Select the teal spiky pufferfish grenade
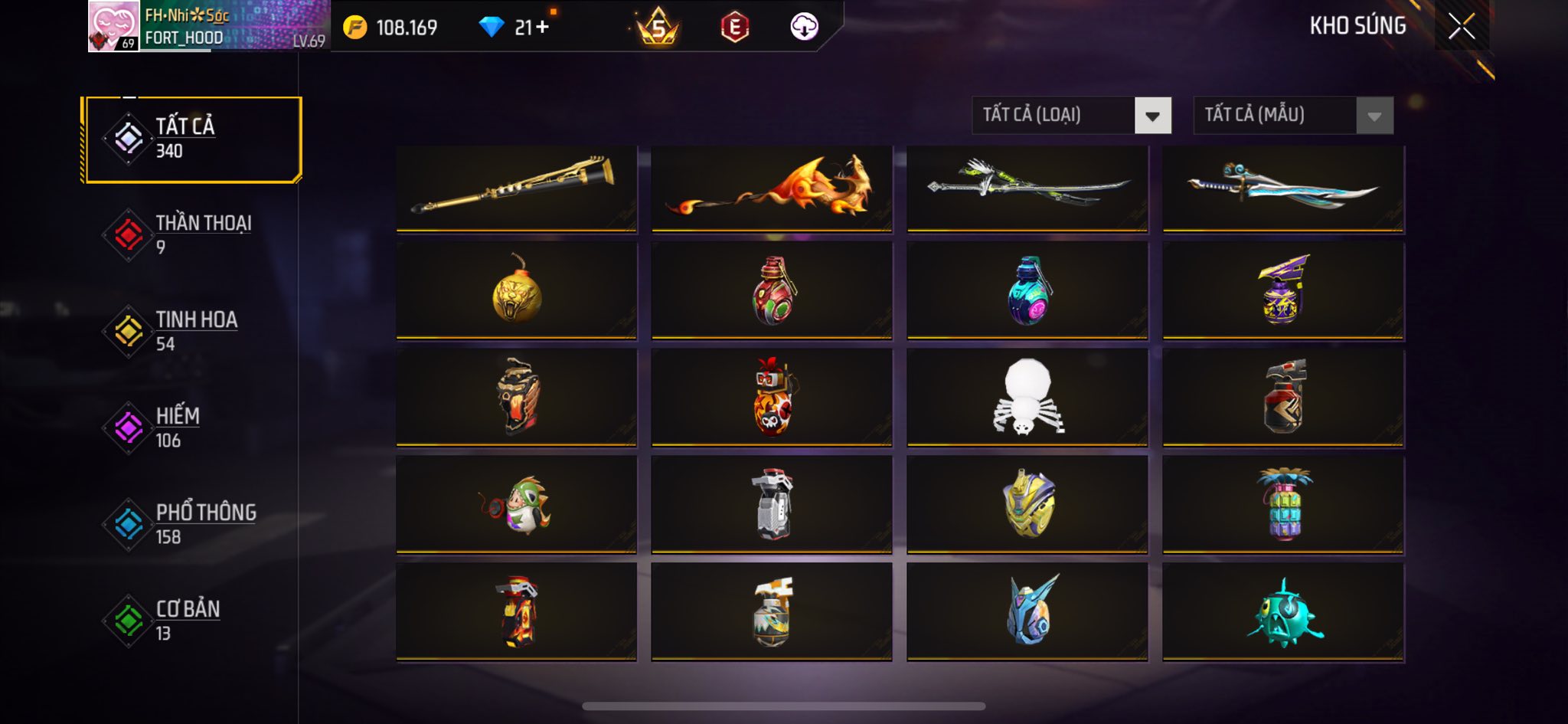Viewport: 1568px width, 724px height. pyautogui.click(x=1283, y=613)
